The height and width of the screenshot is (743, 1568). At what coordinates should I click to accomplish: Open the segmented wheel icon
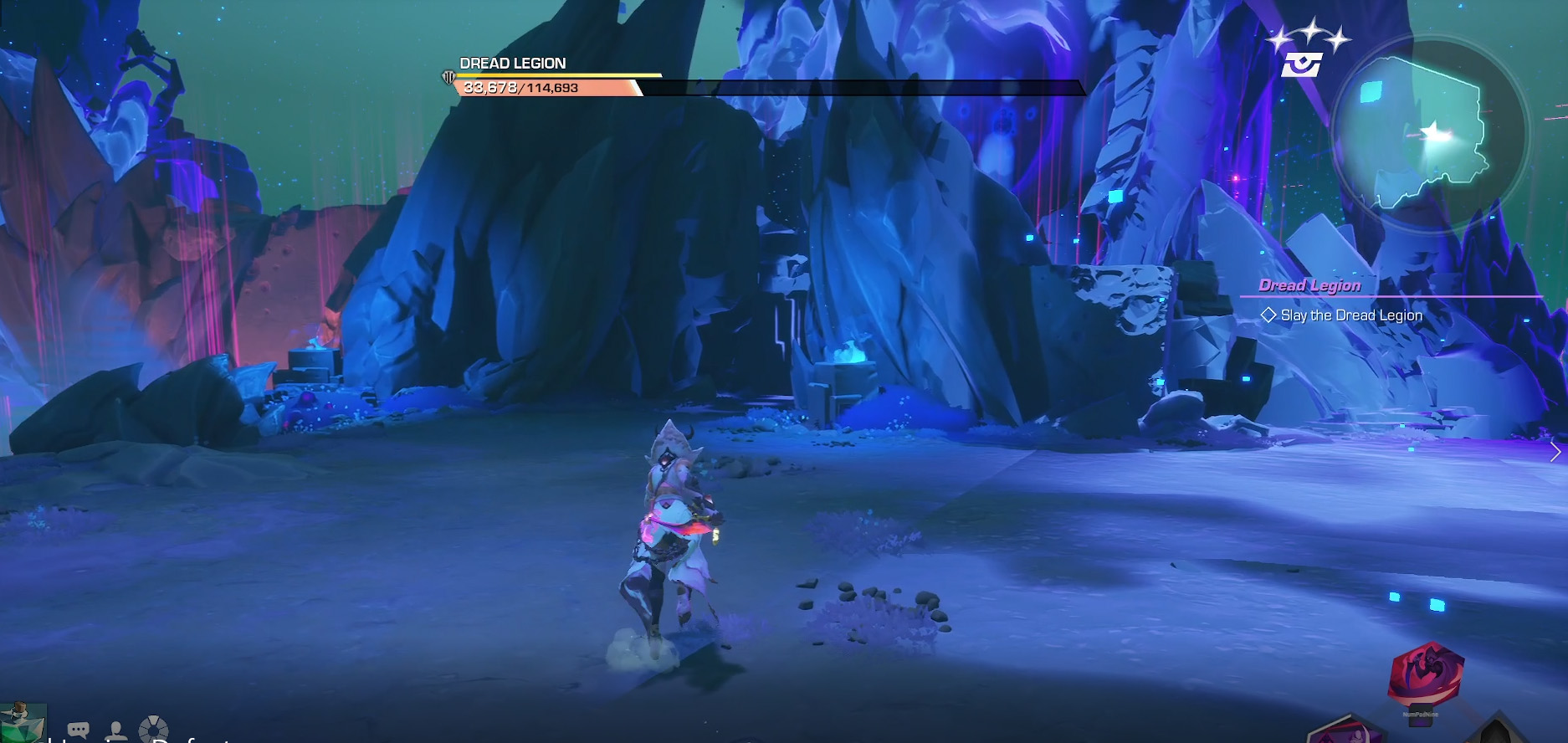(x=153, y=730)
